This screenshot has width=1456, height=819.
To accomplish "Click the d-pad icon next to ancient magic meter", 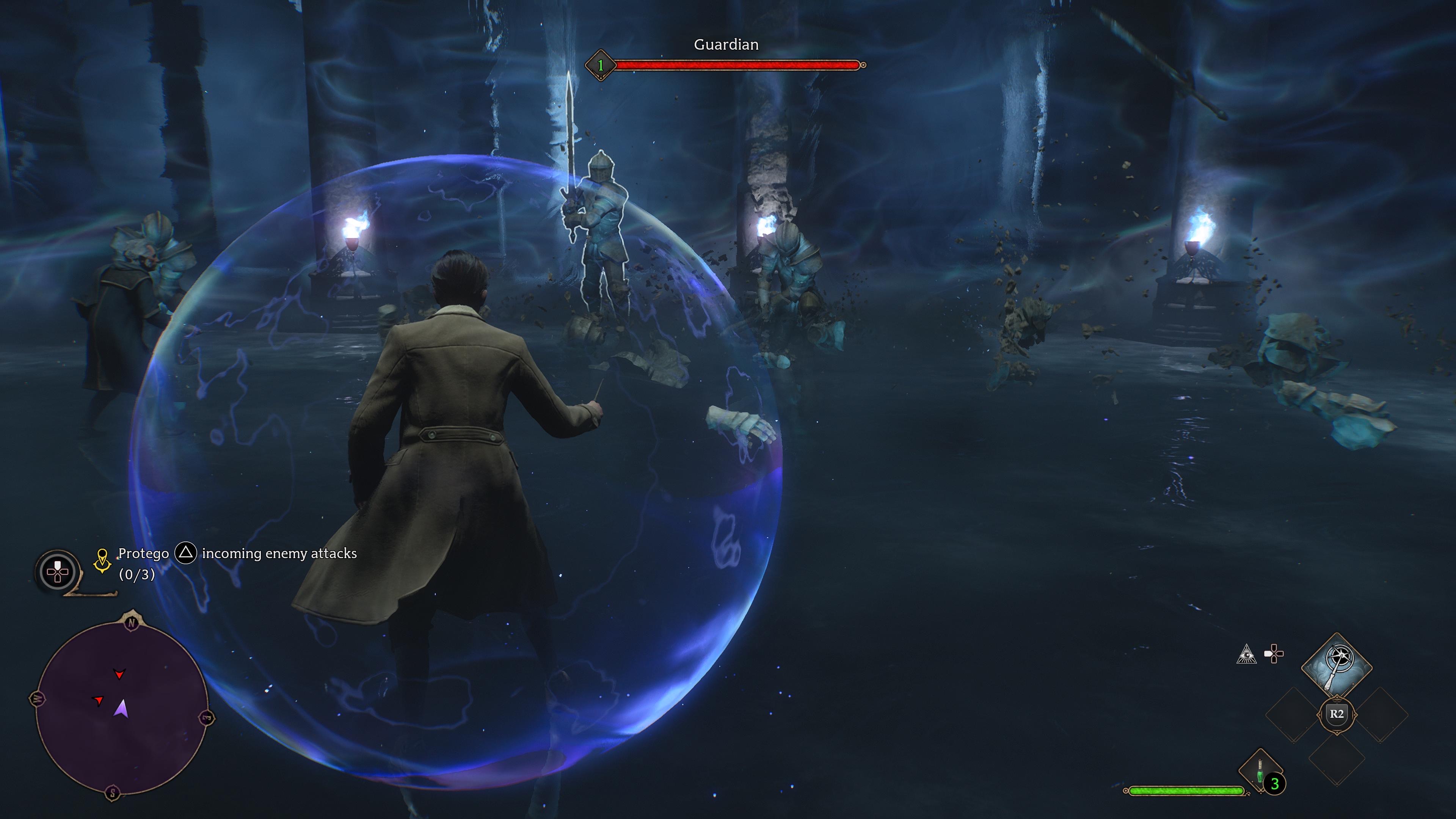I will 1274,653.
